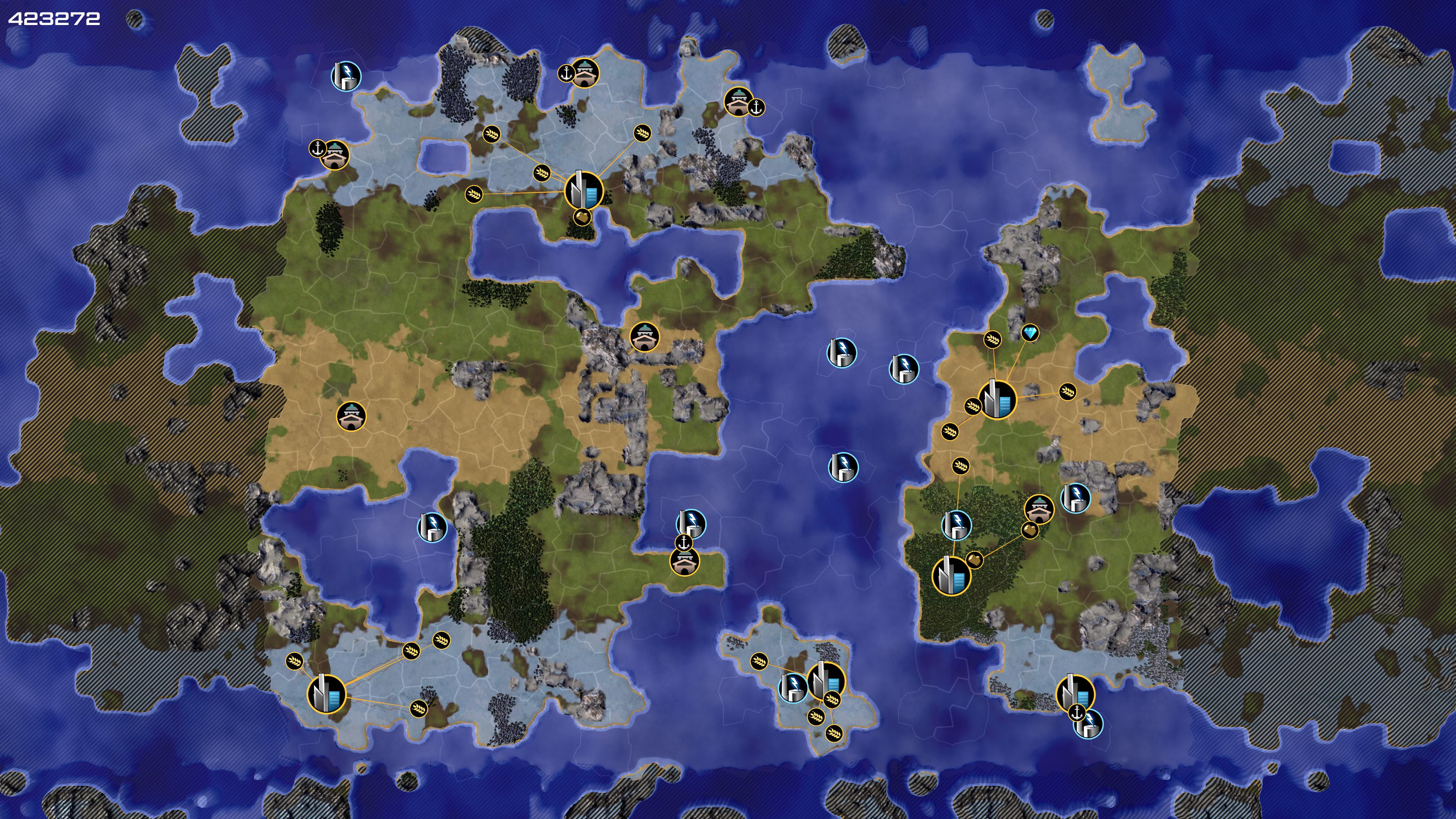Select the blue diamond resource marker

point(1030,333)
